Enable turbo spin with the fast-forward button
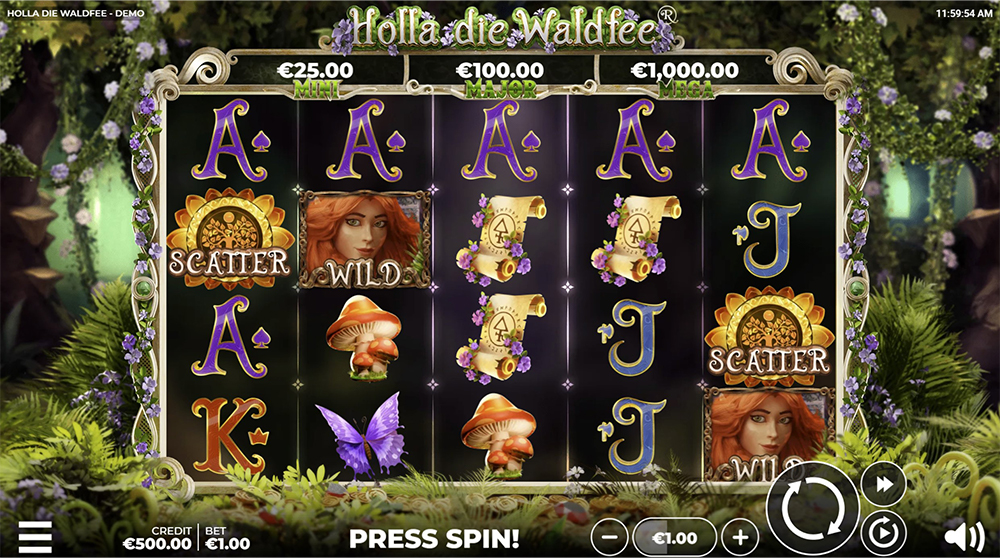This screenshot has width=1000, height=558. click(x=883, y=484)
